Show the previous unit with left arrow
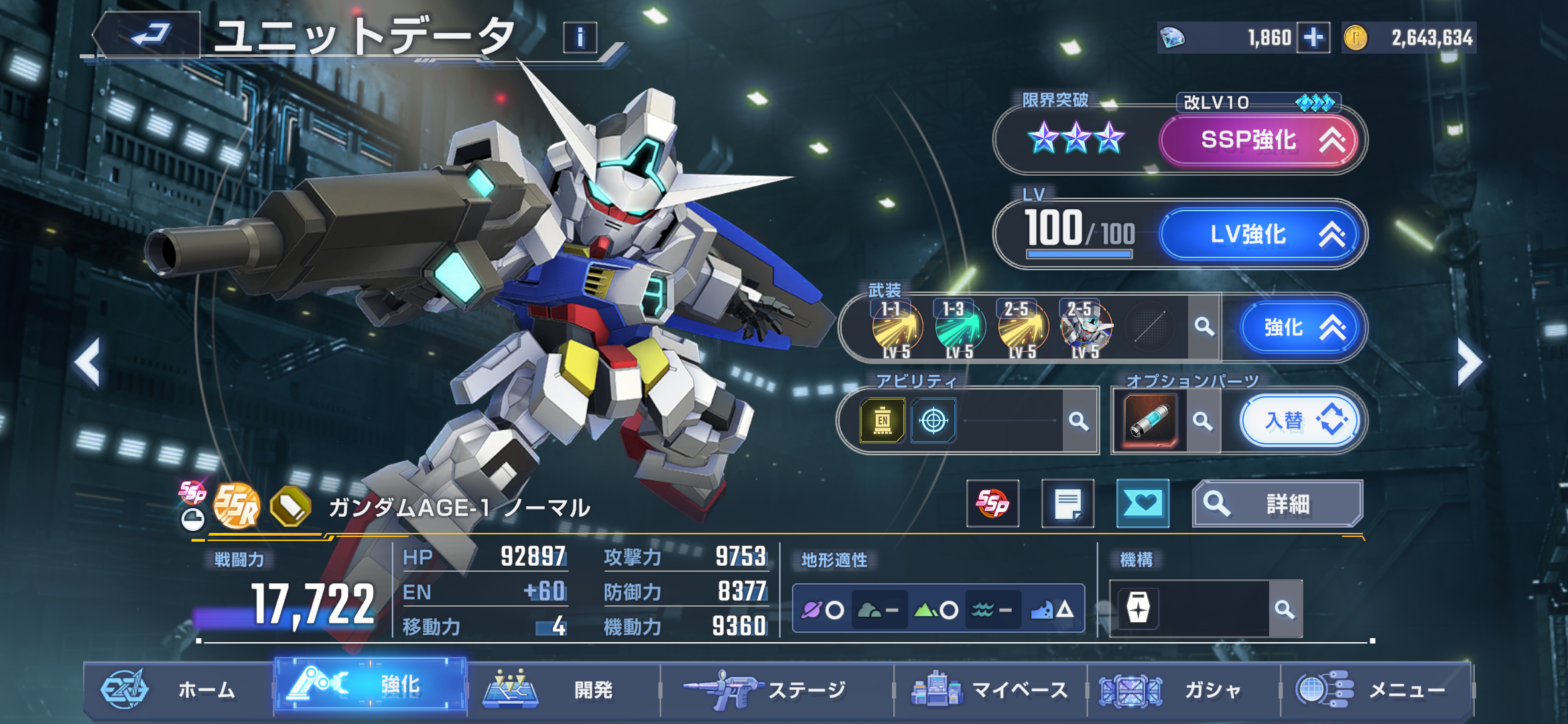The image size is (1568, 724). tap(88, 363)
